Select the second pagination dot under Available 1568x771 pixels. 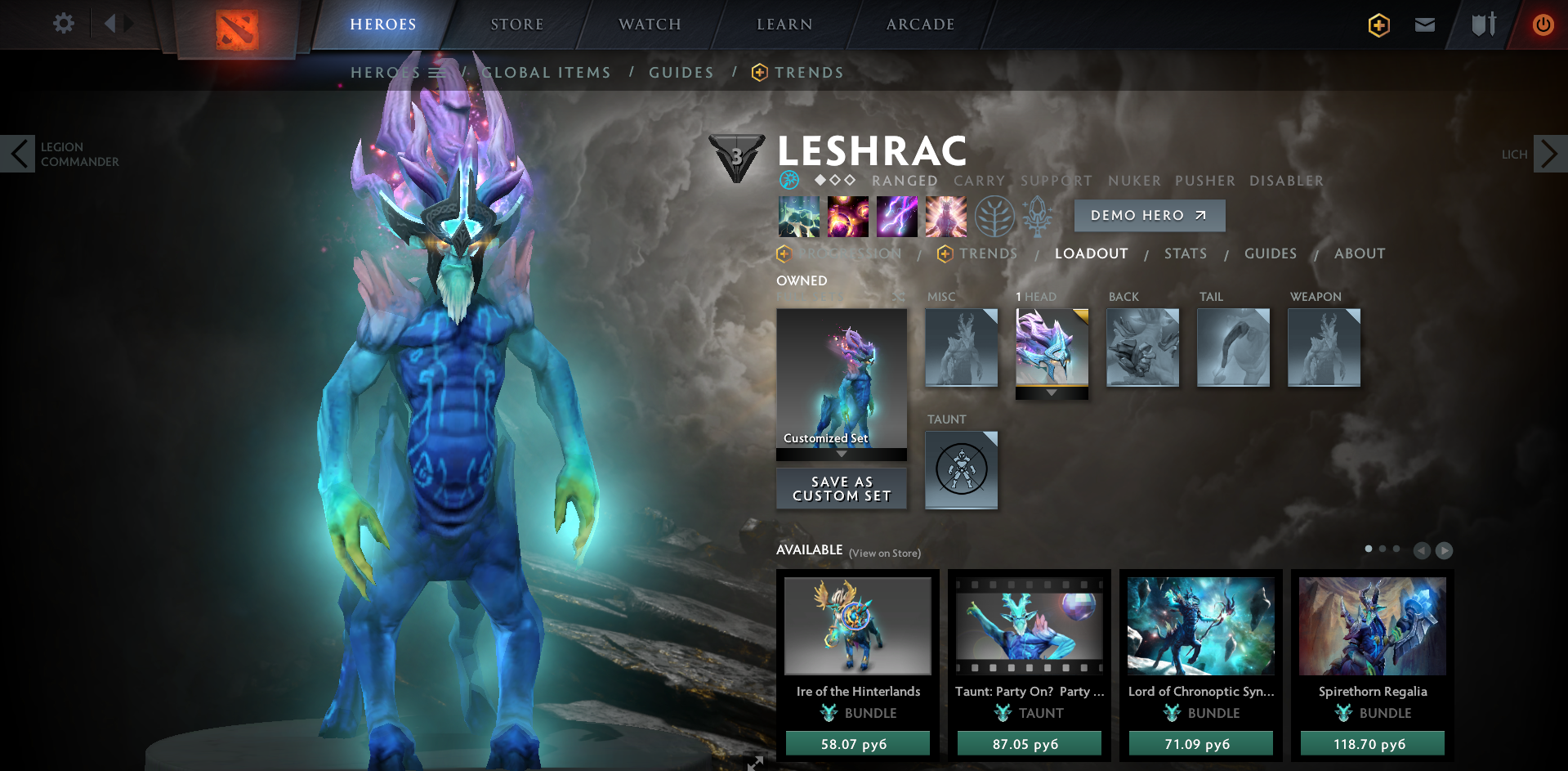pyautogui.click(x=1383, y=549)
